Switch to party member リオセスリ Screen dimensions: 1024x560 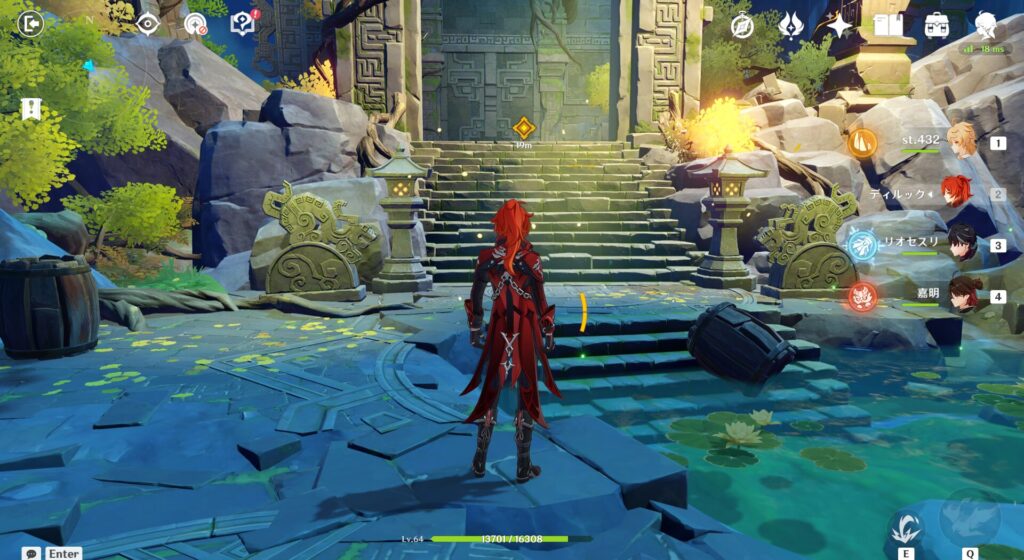click(x=962, y=244)
